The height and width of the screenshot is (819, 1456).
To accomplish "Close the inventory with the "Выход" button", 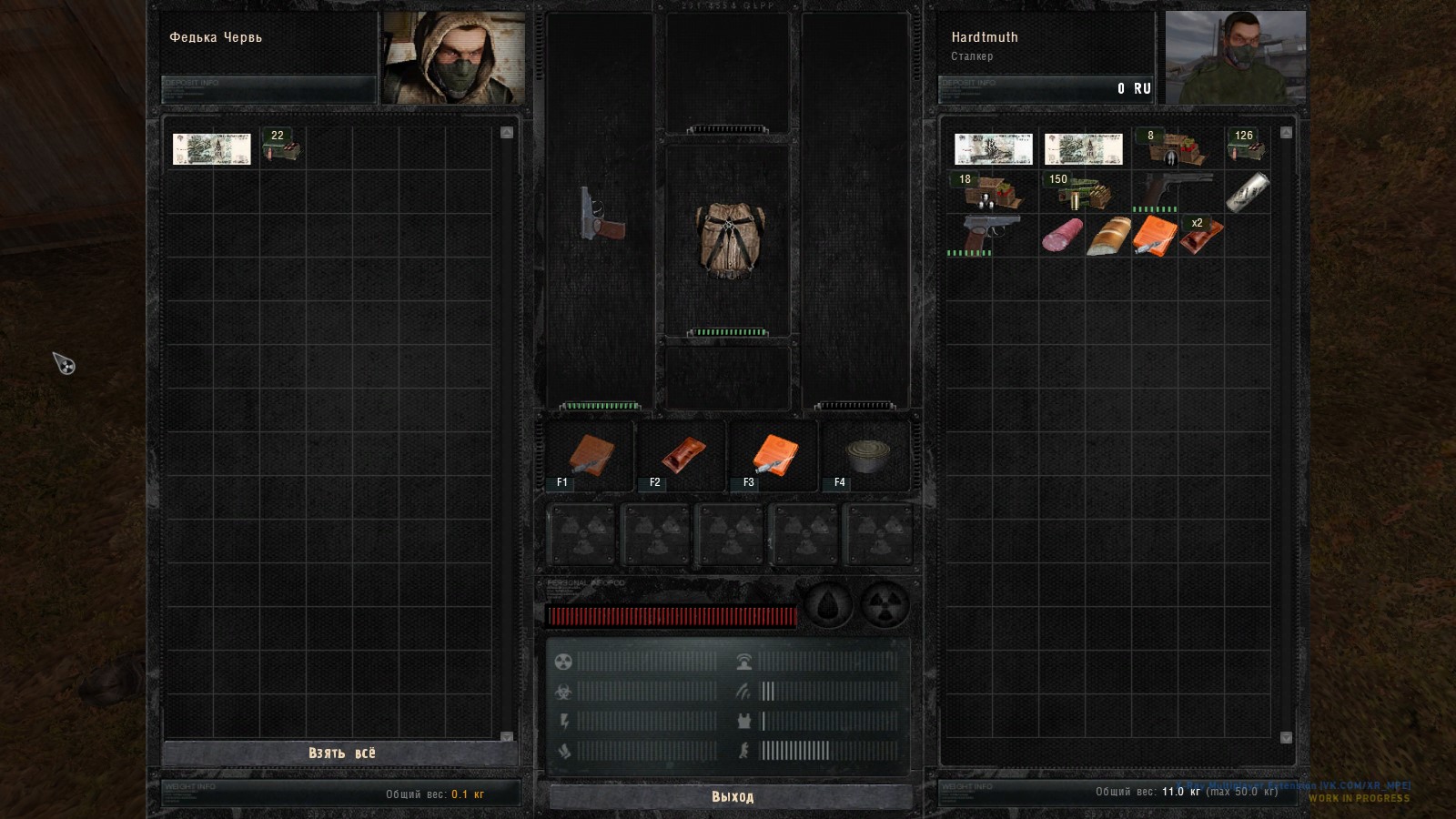I will (x=732, y=797).
